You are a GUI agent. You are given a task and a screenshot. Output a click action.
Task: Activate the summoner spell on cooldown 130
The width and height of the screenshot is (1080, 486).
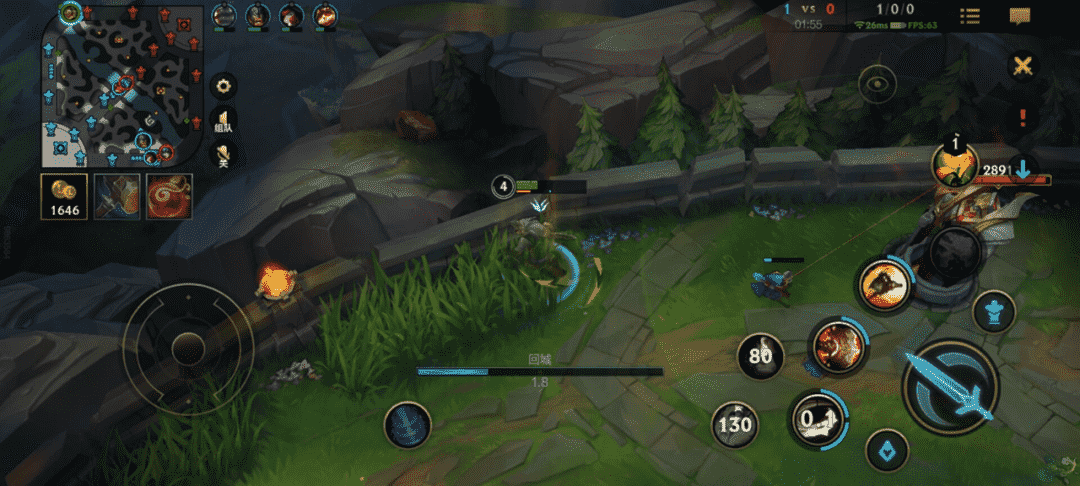[x=735, y=424]
